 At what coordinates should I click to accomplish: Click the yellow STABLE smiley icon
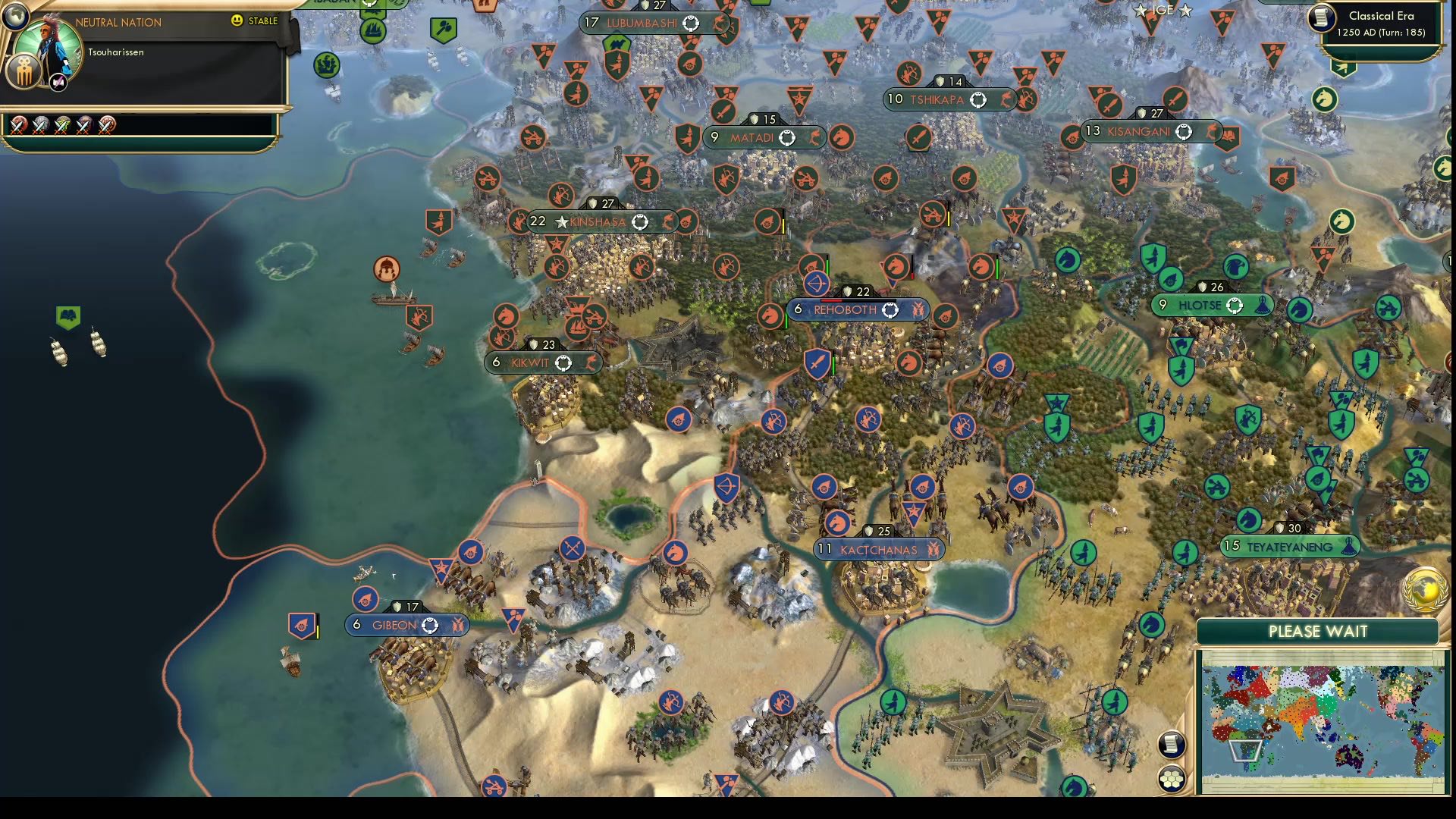click(x=237, y=22)
